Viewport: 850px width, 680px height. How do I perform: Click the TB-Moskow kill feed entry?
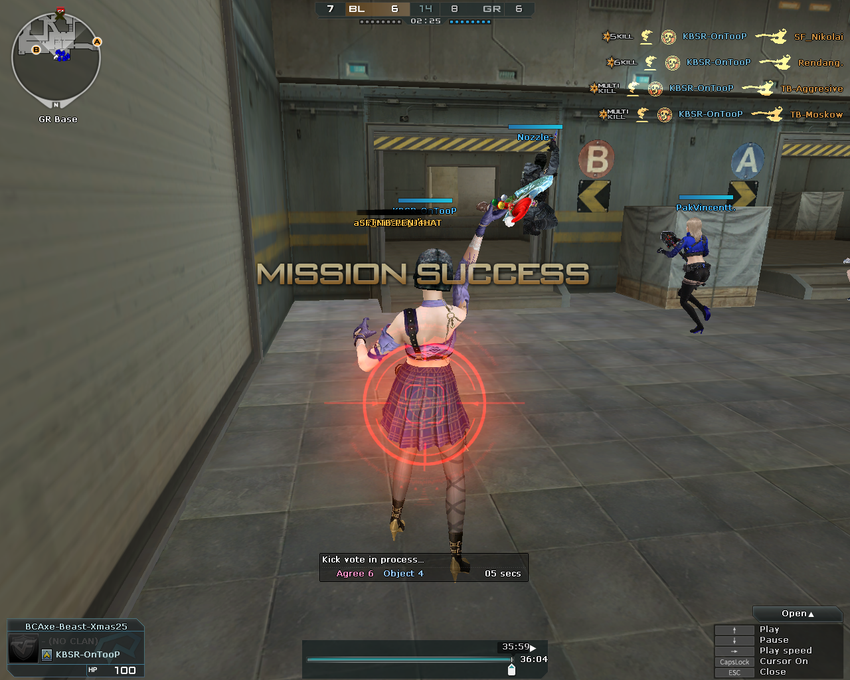(x=721, y=115)
